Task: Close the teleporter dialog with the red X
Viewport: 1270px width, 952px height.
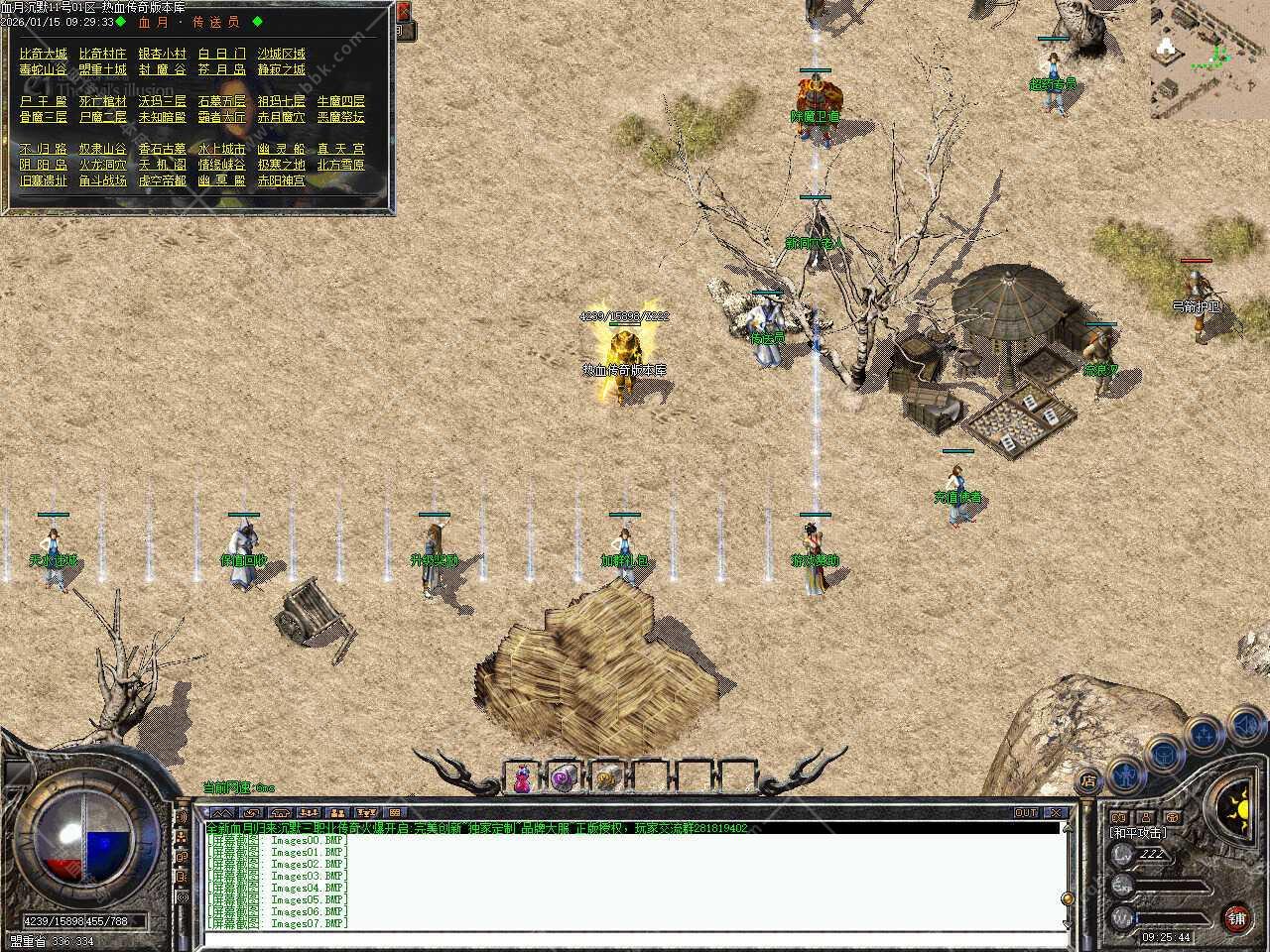Action: [x=404, y=12]
